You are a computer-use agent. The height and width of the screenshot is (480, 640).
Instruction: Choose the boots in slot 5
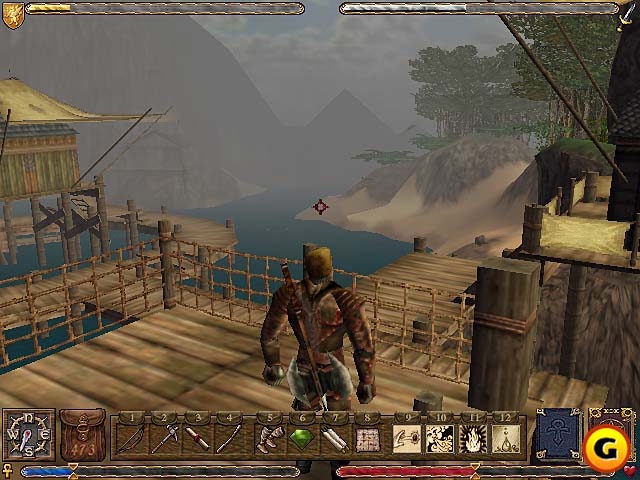pyautogui.click(x=270, y=438)
